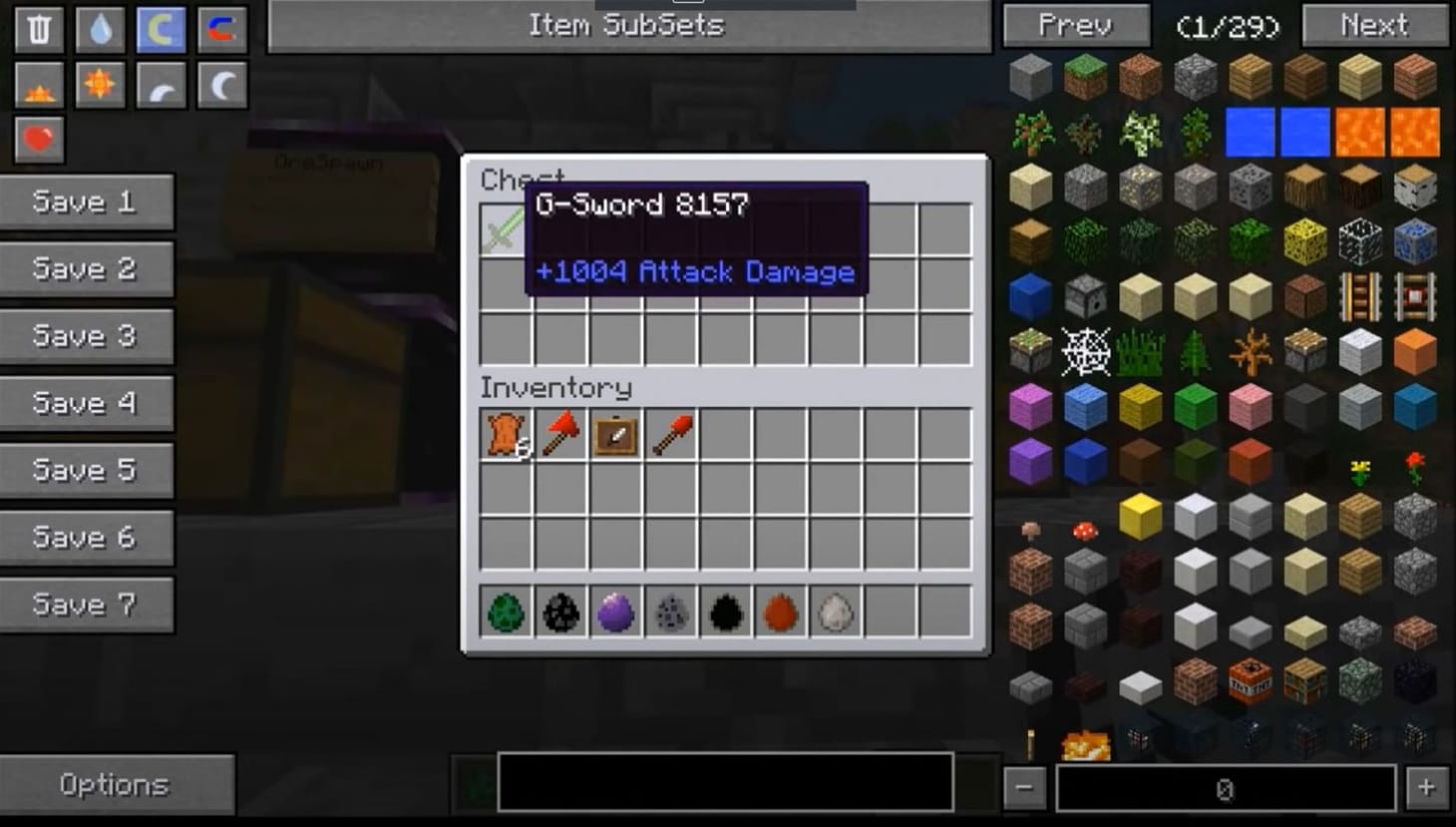
Task: Toggle rain with the water droplet icon
Action: (x=99, y=28)
